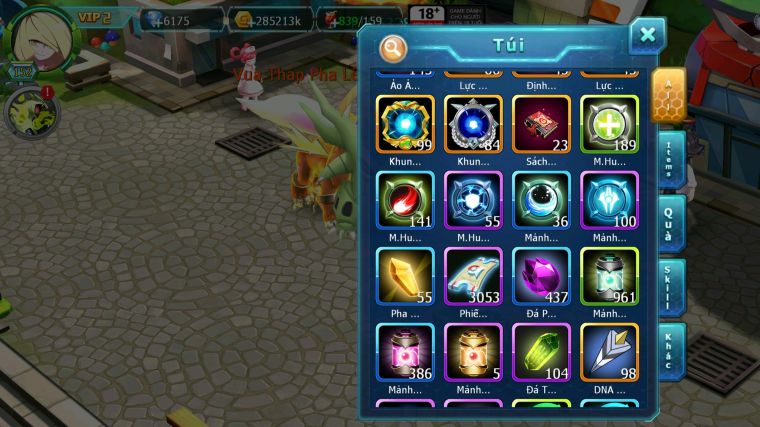Viewport: 760px width, 427px height.
Task: Select the red spellbook item with 23
Action: click(x=541, y=124)
